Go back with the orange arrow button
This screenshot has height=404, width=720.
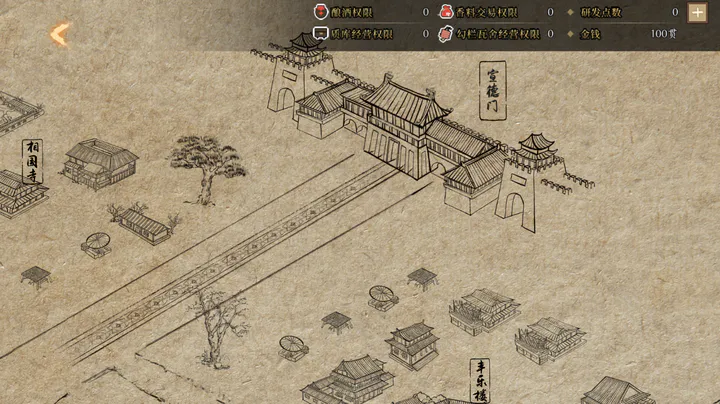point(60,35)
